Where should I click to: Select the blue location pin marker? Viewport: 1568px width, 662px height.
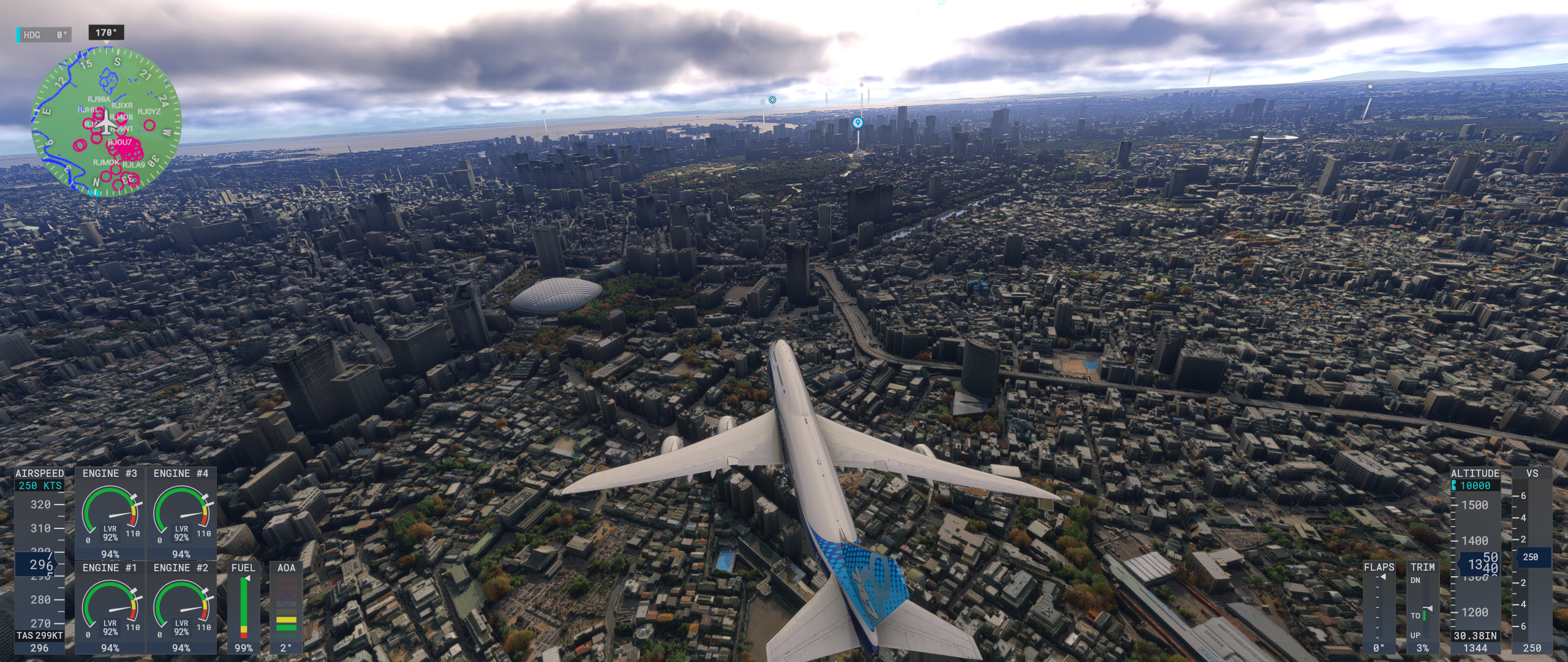tap(858, 123)
